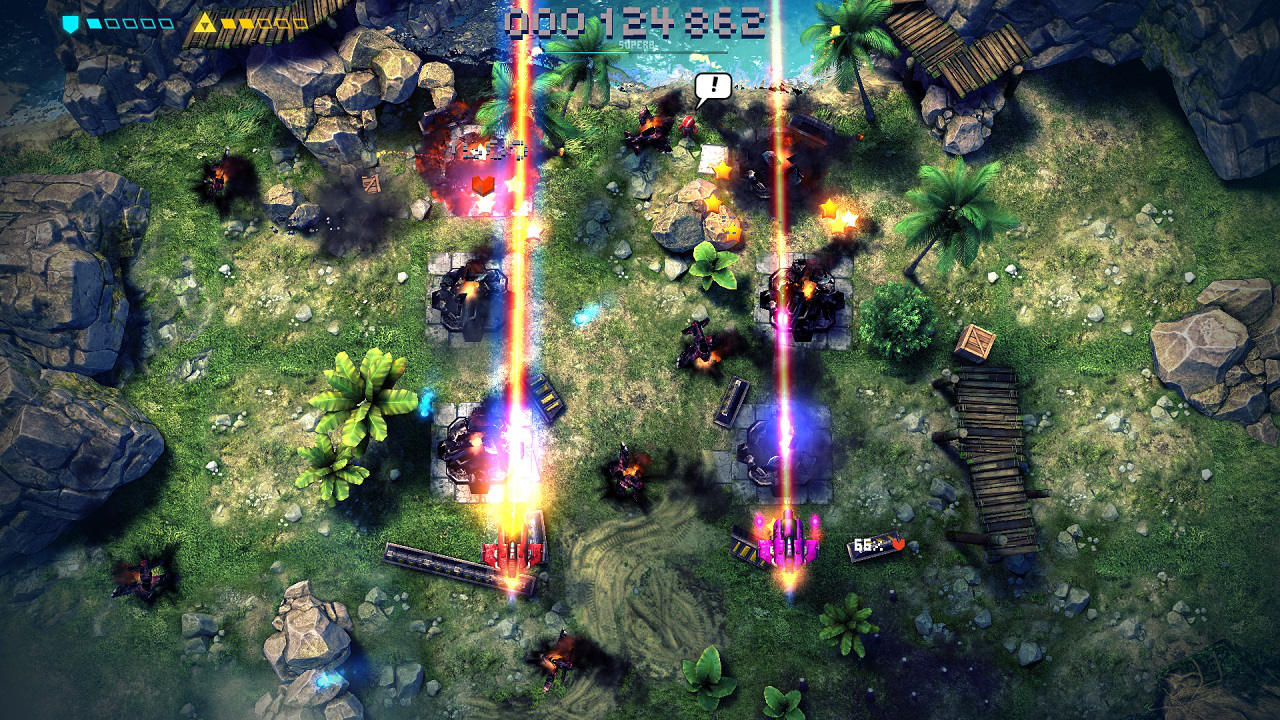1280x720 pixels.
Task: Select the purple player ship
Action: [x=785, y=545]
